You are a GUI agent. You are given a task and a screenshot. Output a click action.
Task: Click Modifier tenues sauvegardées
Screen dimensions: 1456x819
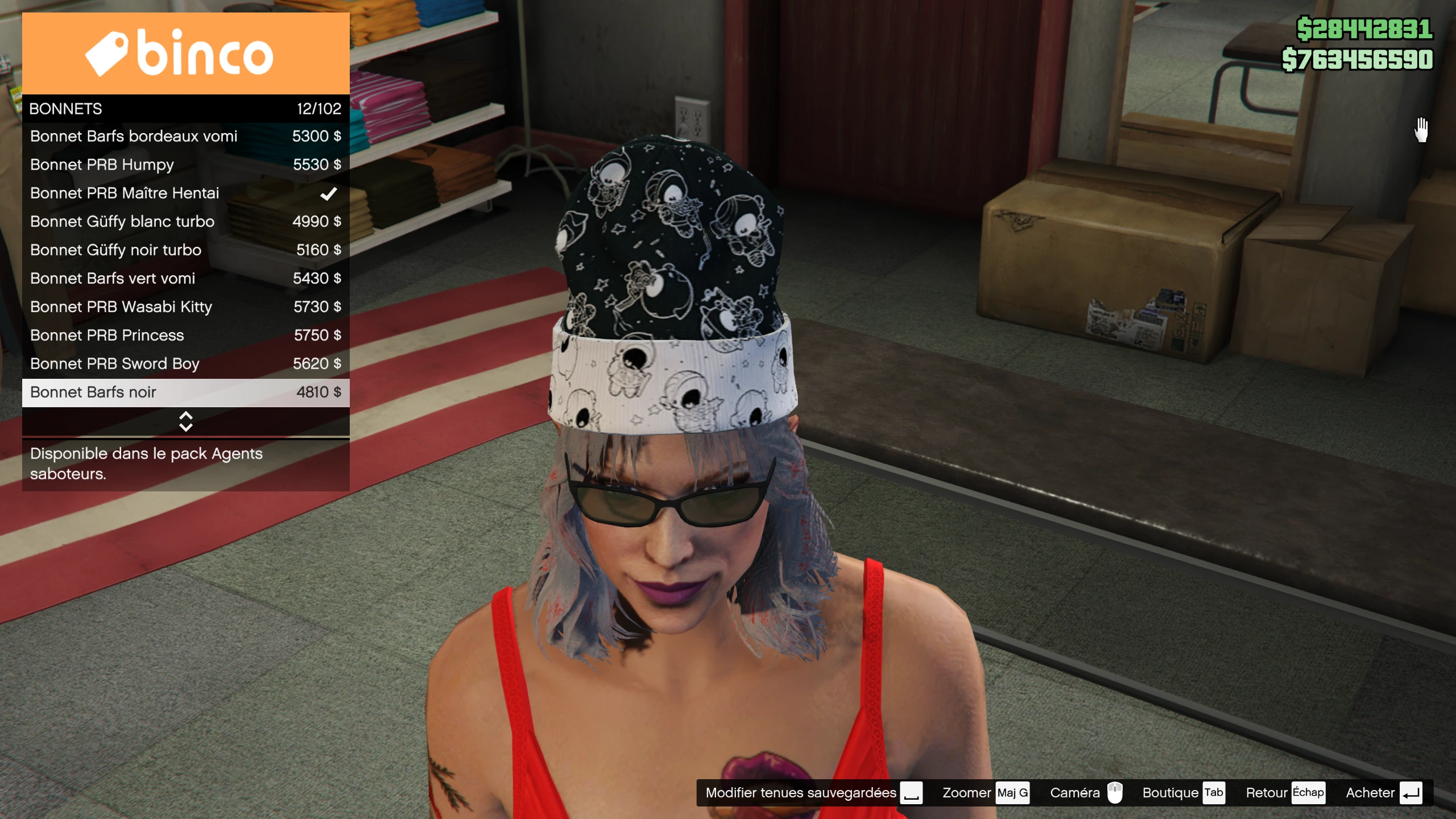pyautogui.click(x=813, y=793)
